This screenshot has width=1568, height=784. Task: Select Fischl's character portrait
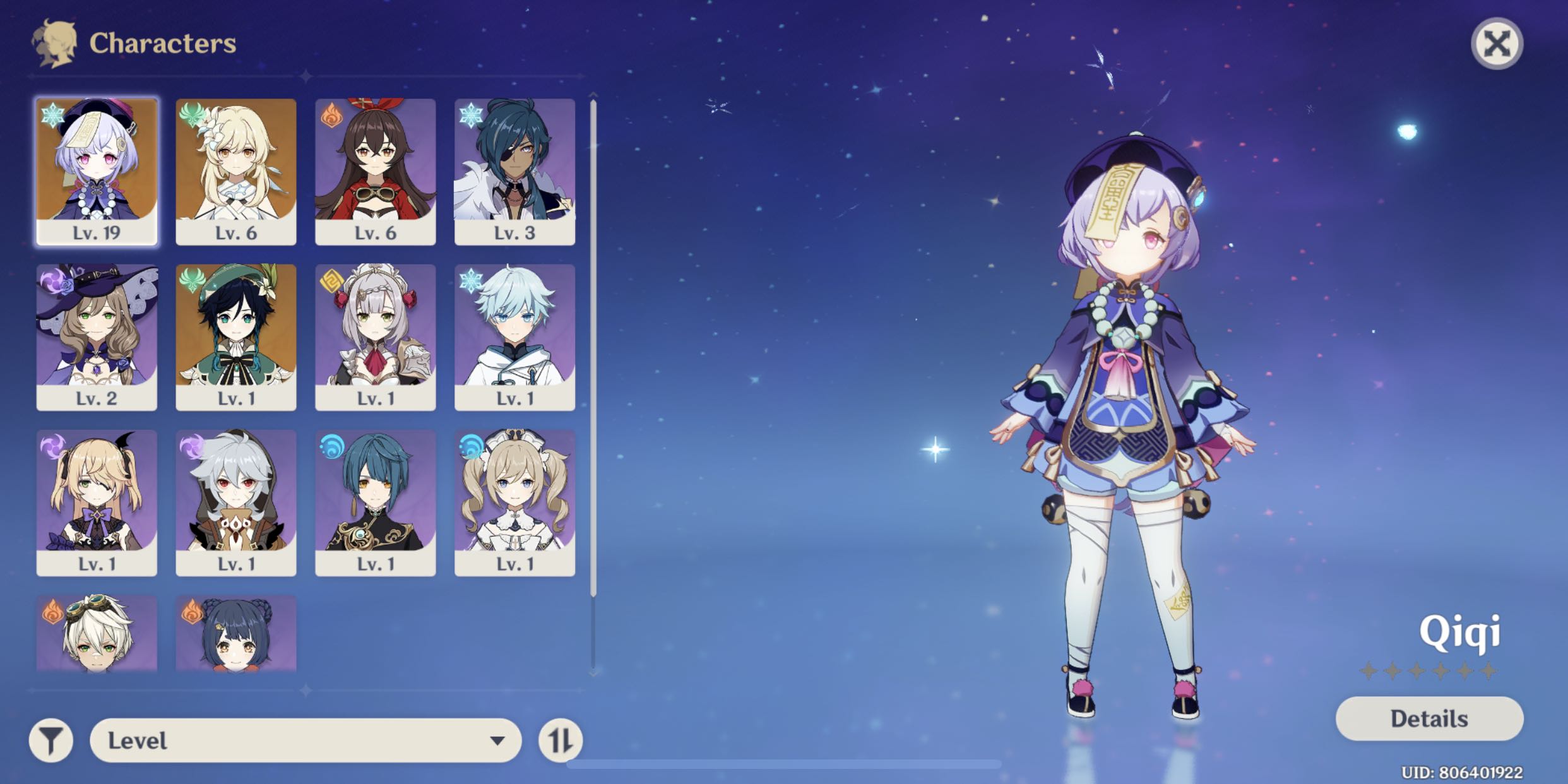coord(97,502)
